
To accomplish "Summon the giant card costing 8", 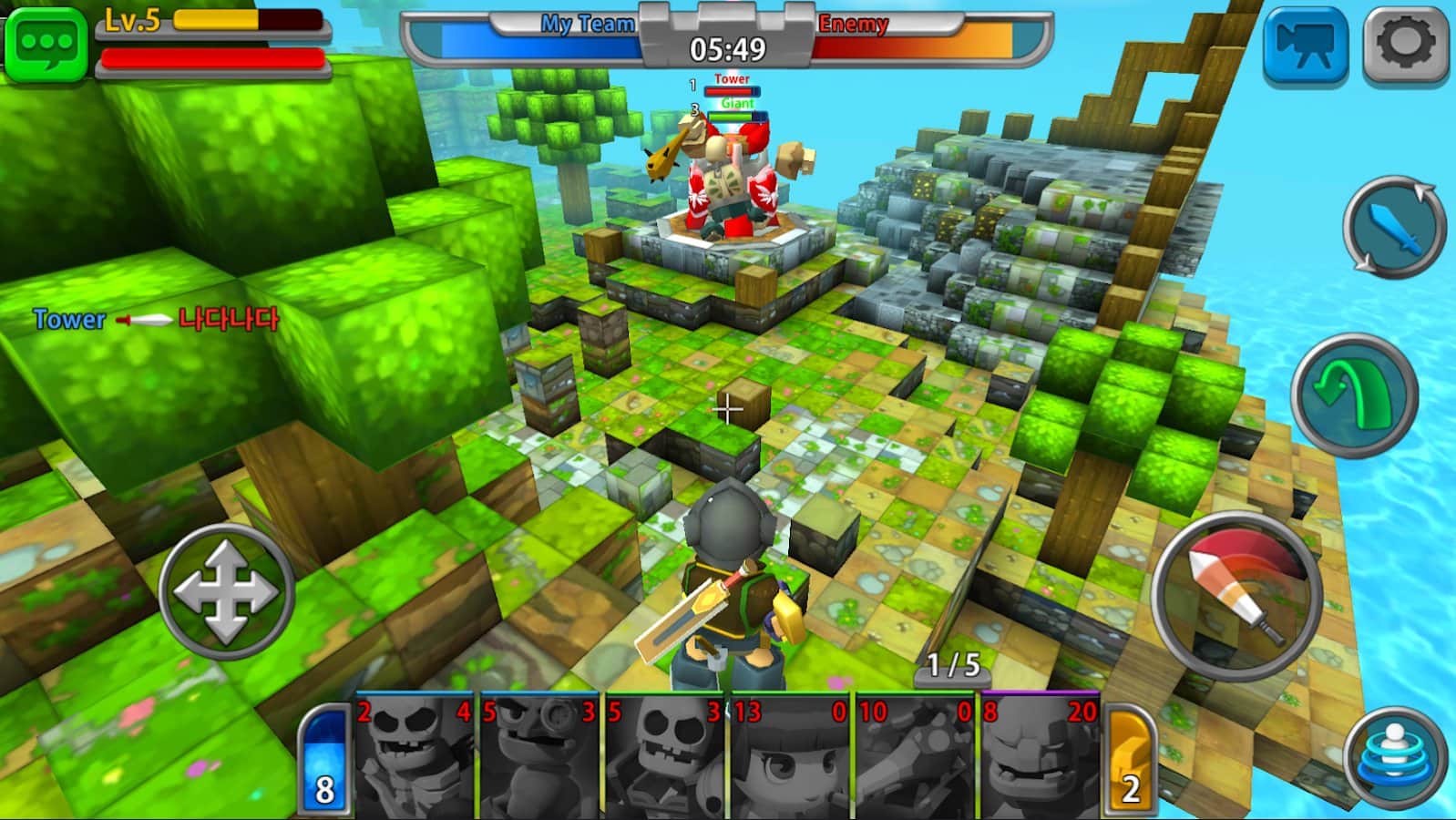I will click(1039, 758).
